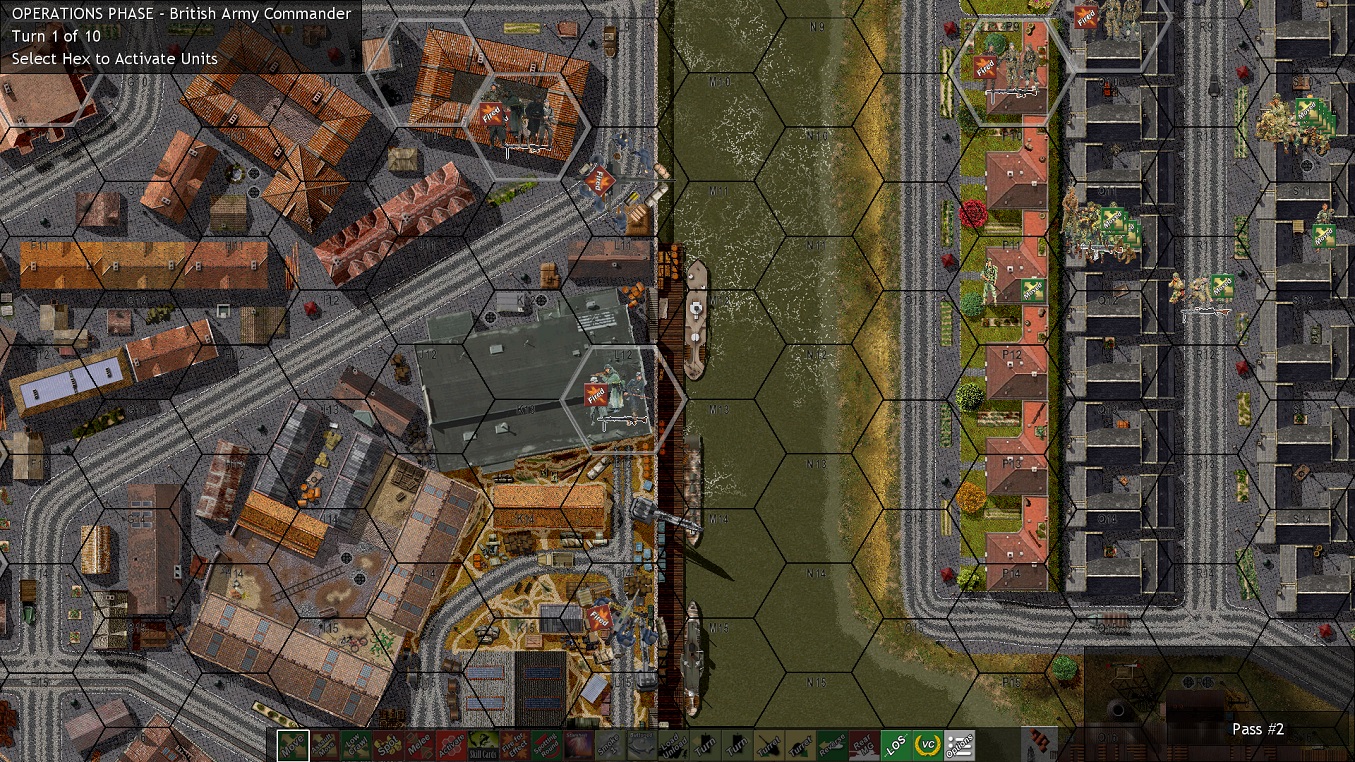Click the Spot command icon
This screenshot has width=1355, height=762.
click(x=386, y=744)
